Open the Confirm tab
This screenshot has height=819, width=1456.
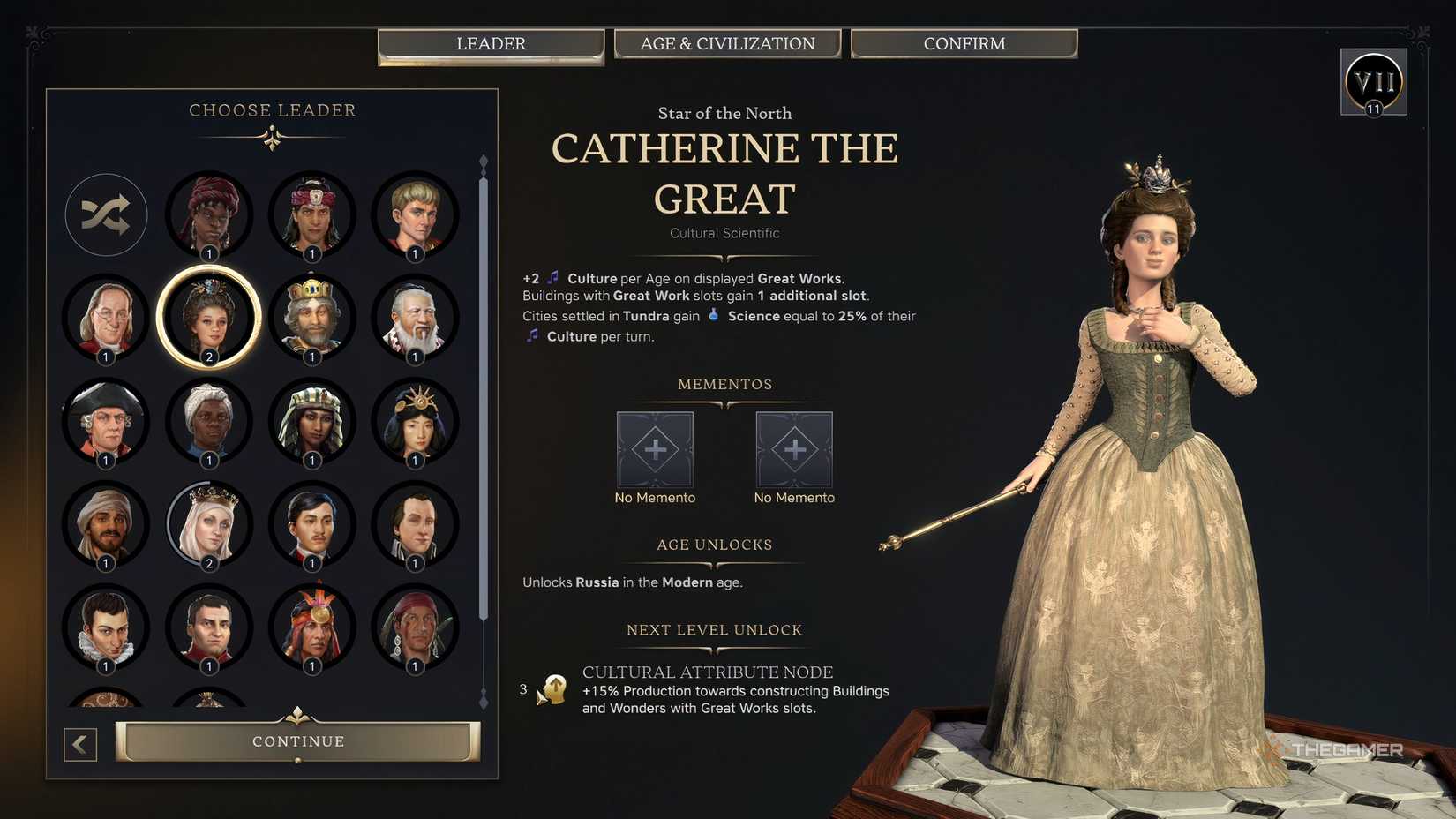[964, 43]
